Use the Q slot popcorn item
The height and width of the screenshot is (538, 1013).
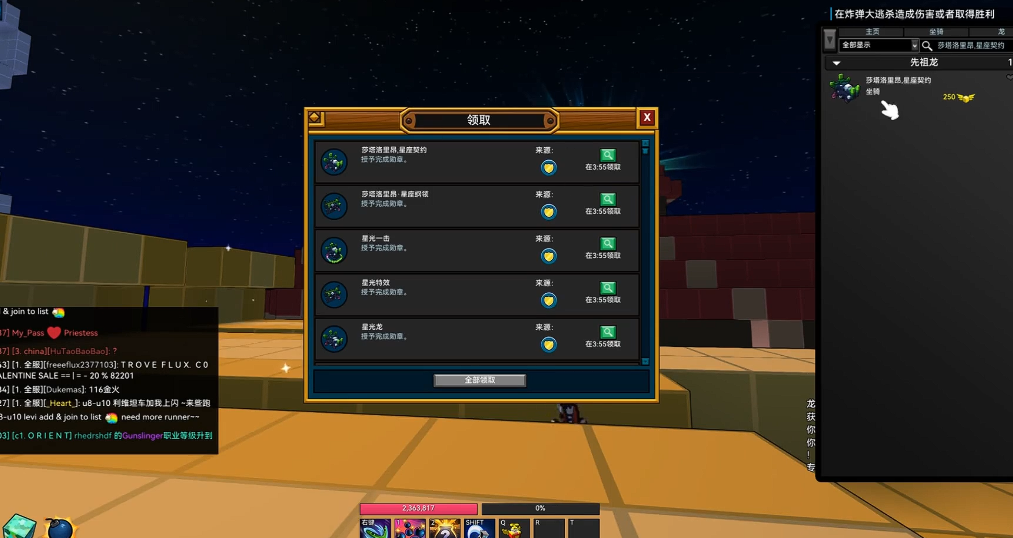[513, 529]
